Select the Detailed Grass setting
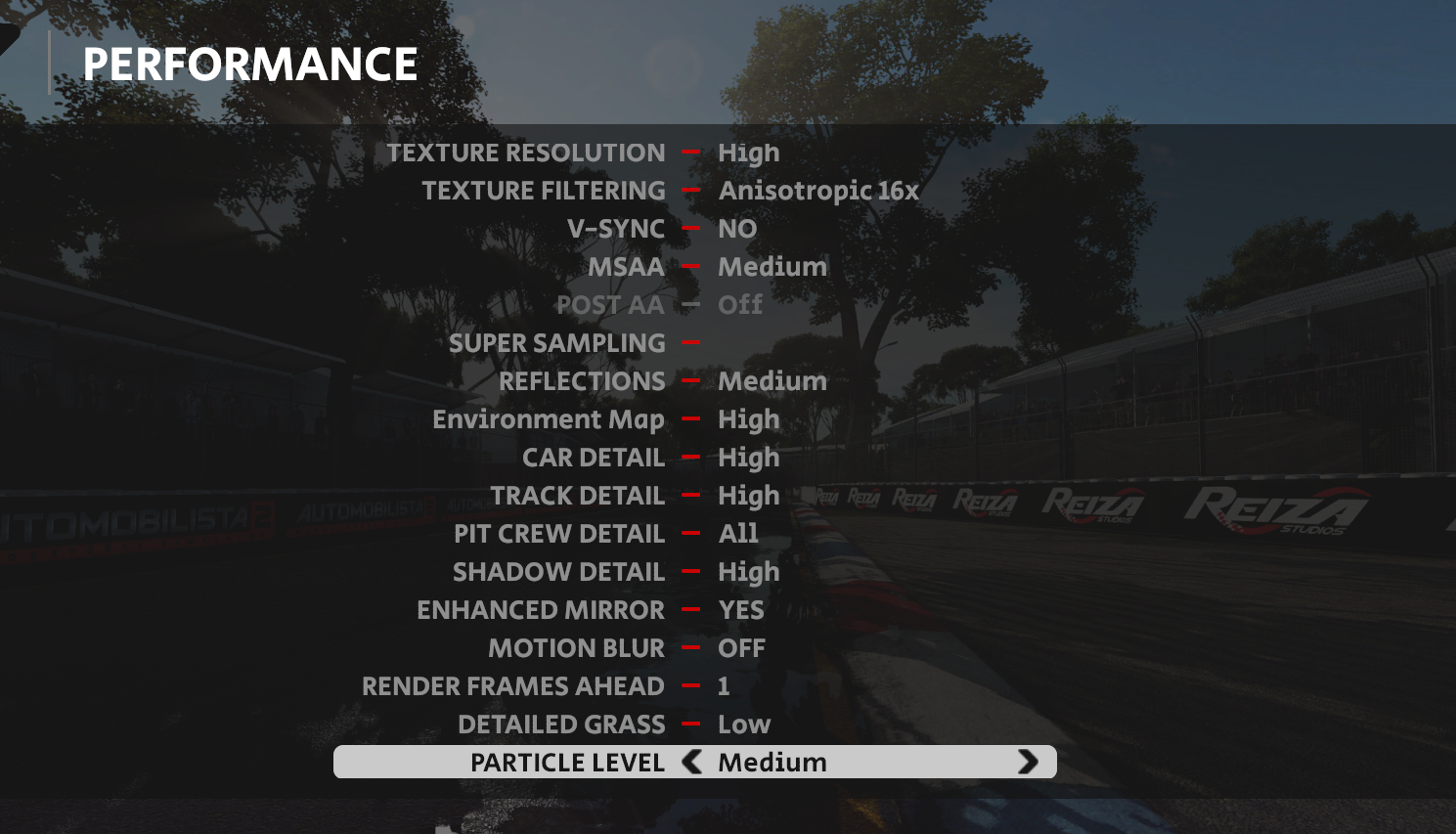1456x834 pixels. point(561,724)
